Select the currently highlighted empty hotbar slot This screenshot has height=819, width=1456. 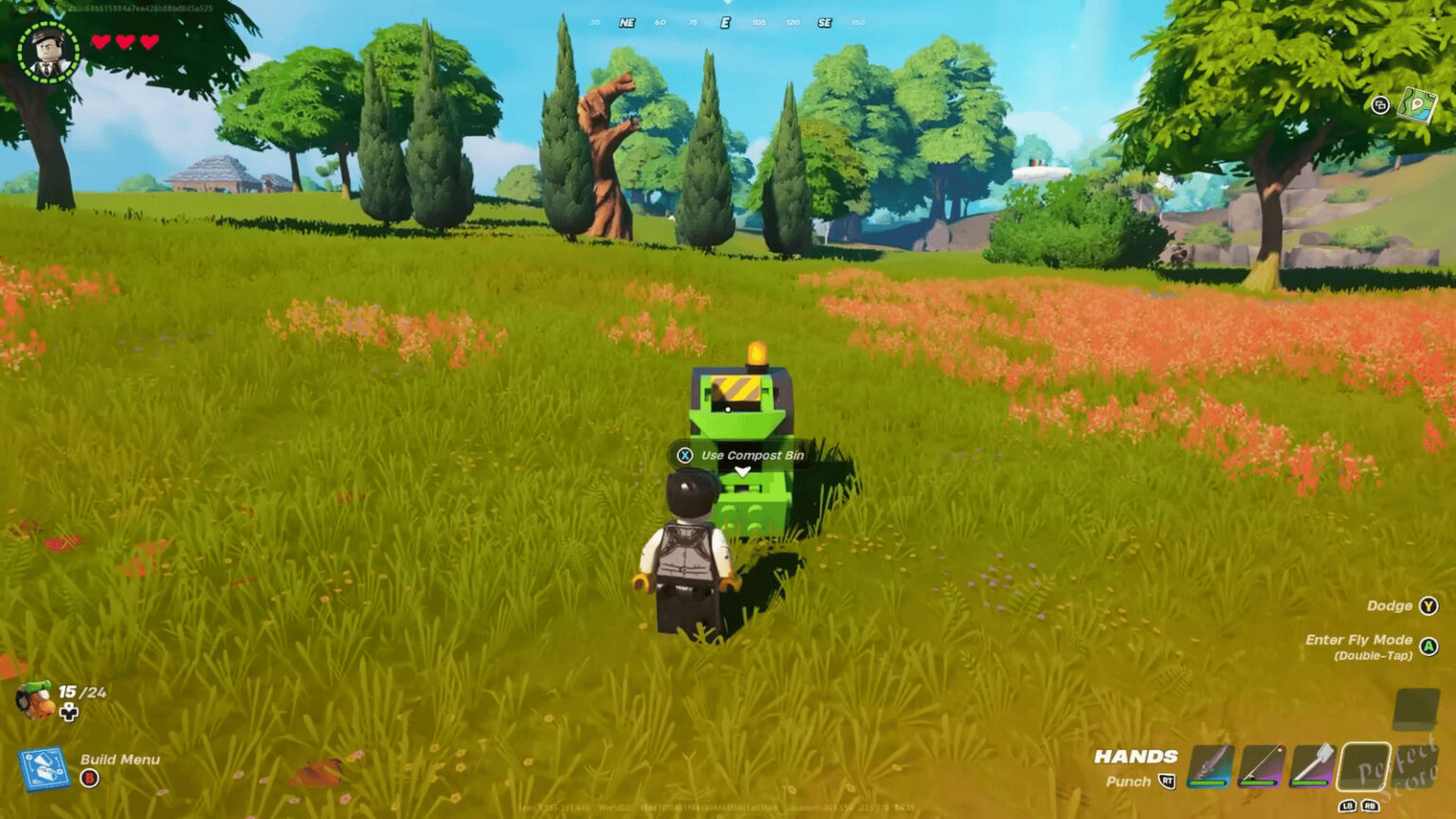point(1363,766)
